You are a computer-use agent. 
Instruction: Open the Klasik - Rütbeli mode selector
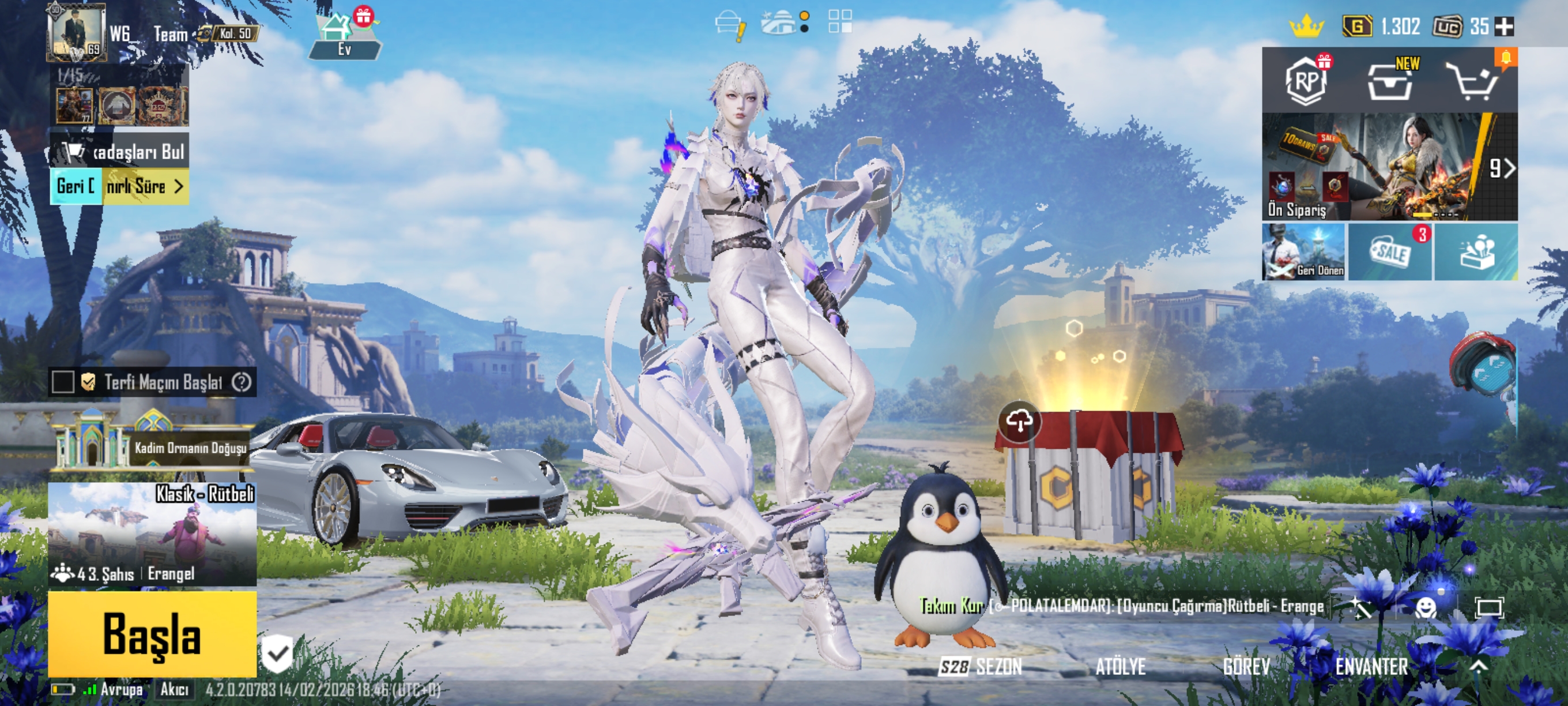[x=152, y=534]
